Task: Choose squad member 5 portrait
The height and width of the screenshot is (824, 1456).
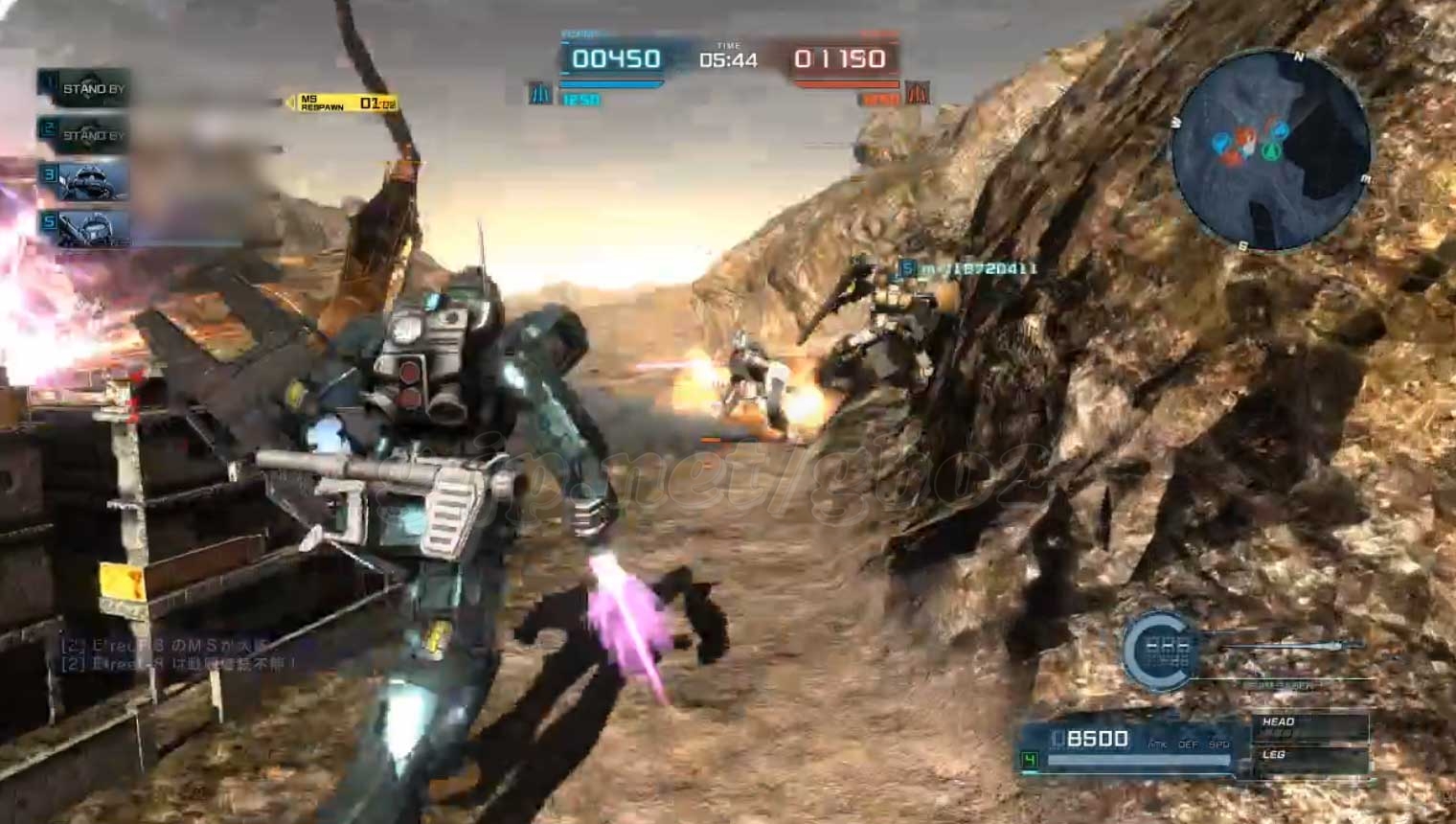Action: click(x=84, y=227)
